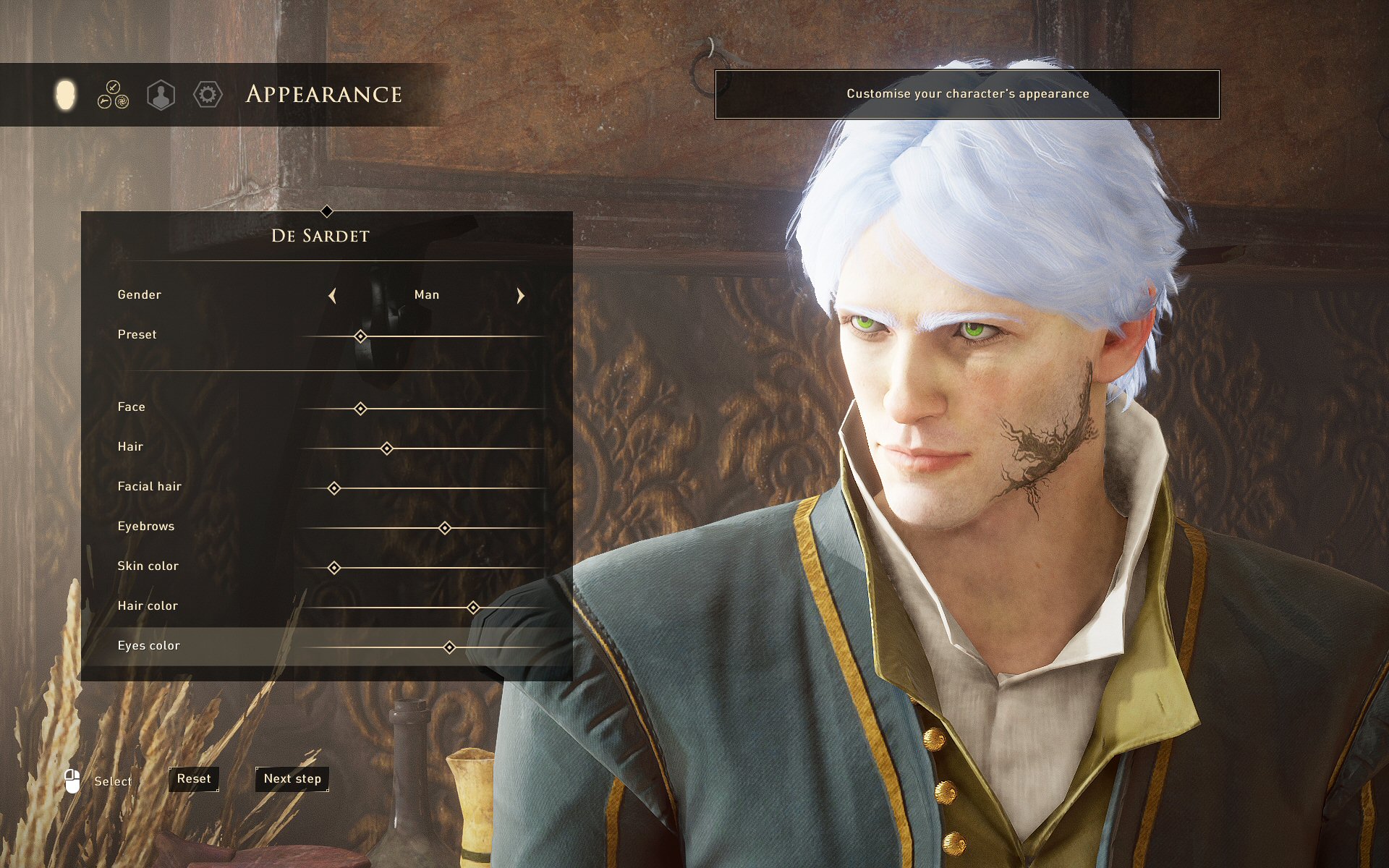
Task: Select the Eyes color slider handle
Action: coord(449,647)
